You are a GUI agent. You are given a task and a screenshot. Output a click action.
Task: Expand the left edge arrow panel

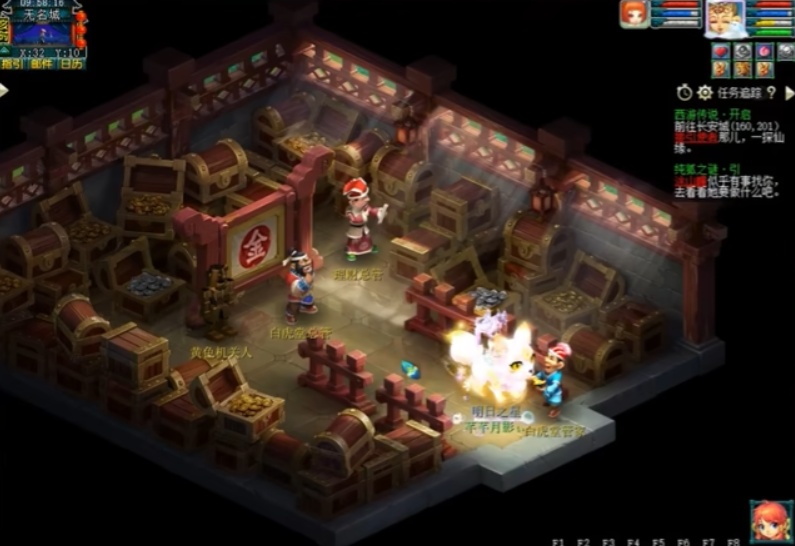pos(4,90)
